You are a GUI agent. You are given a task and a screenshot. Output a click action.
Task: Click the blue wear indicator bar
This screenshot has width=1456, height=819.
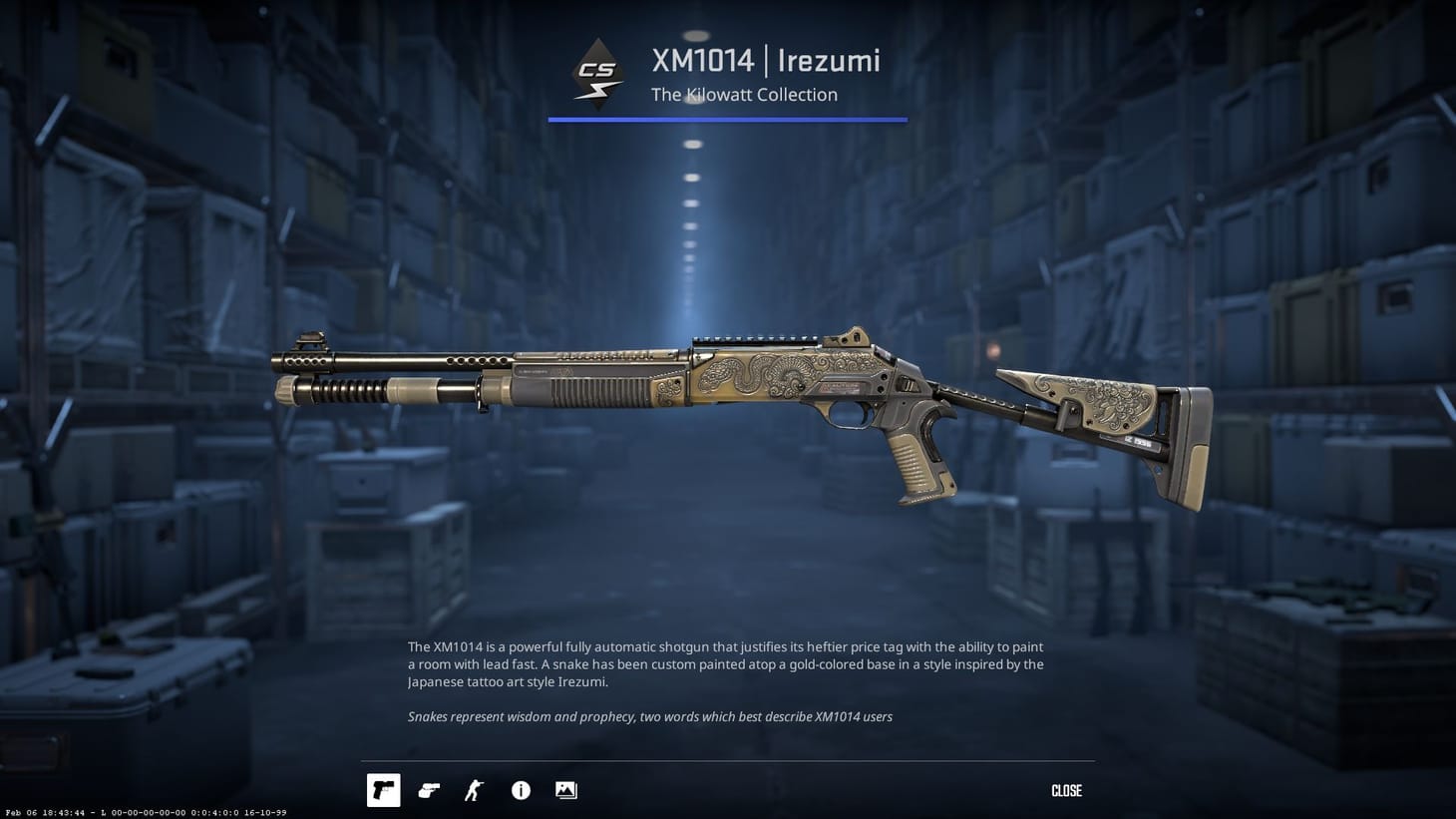point(727,120)
